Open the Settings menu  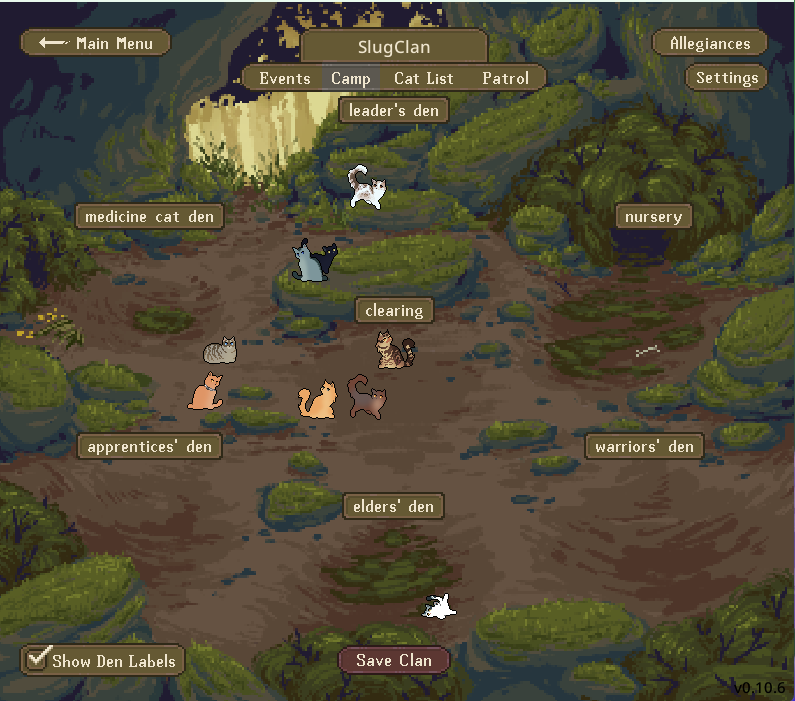(727, 78)
